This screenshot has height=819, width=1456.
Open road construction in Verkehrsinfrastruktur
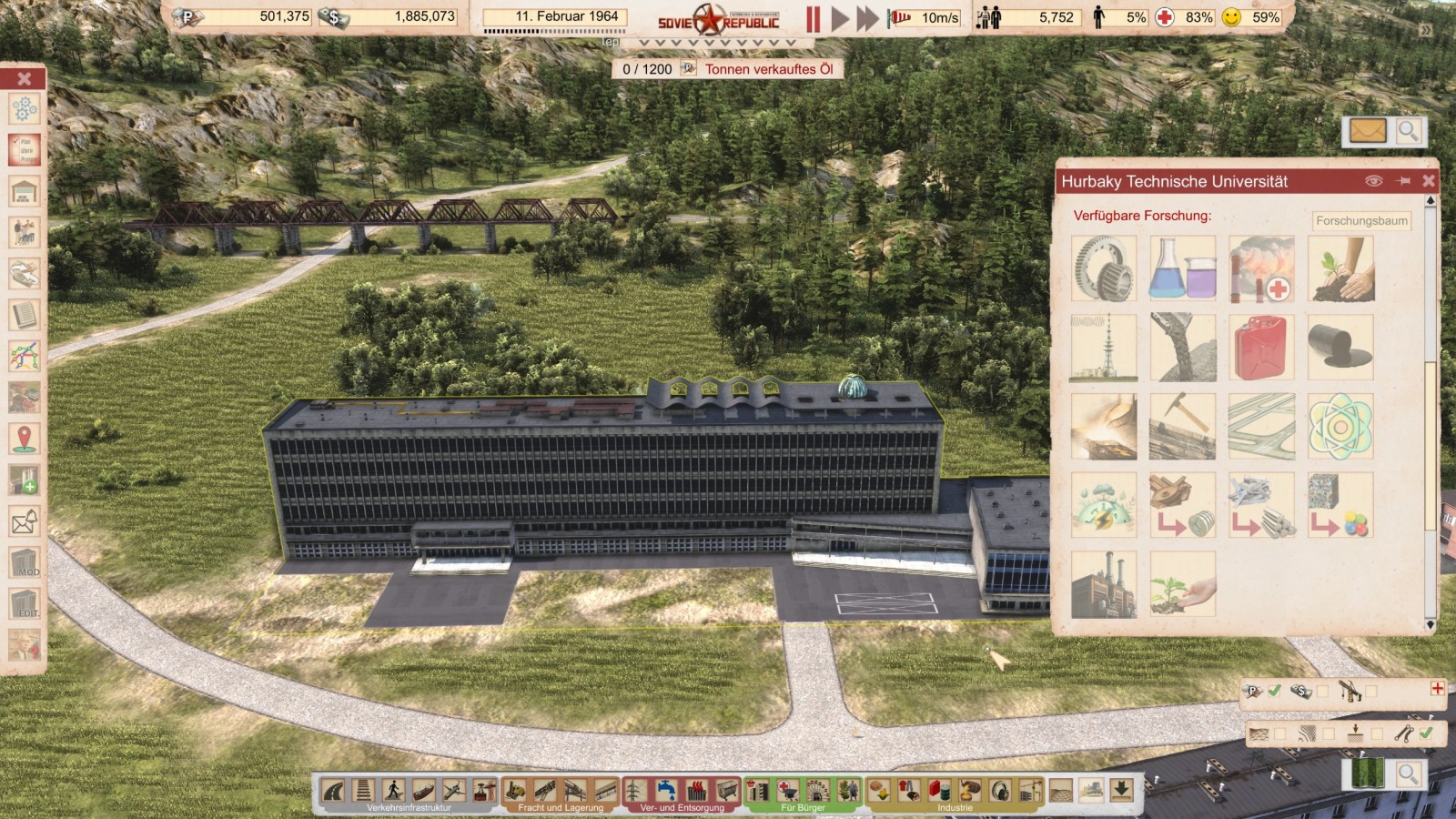[x=334, y=790]
